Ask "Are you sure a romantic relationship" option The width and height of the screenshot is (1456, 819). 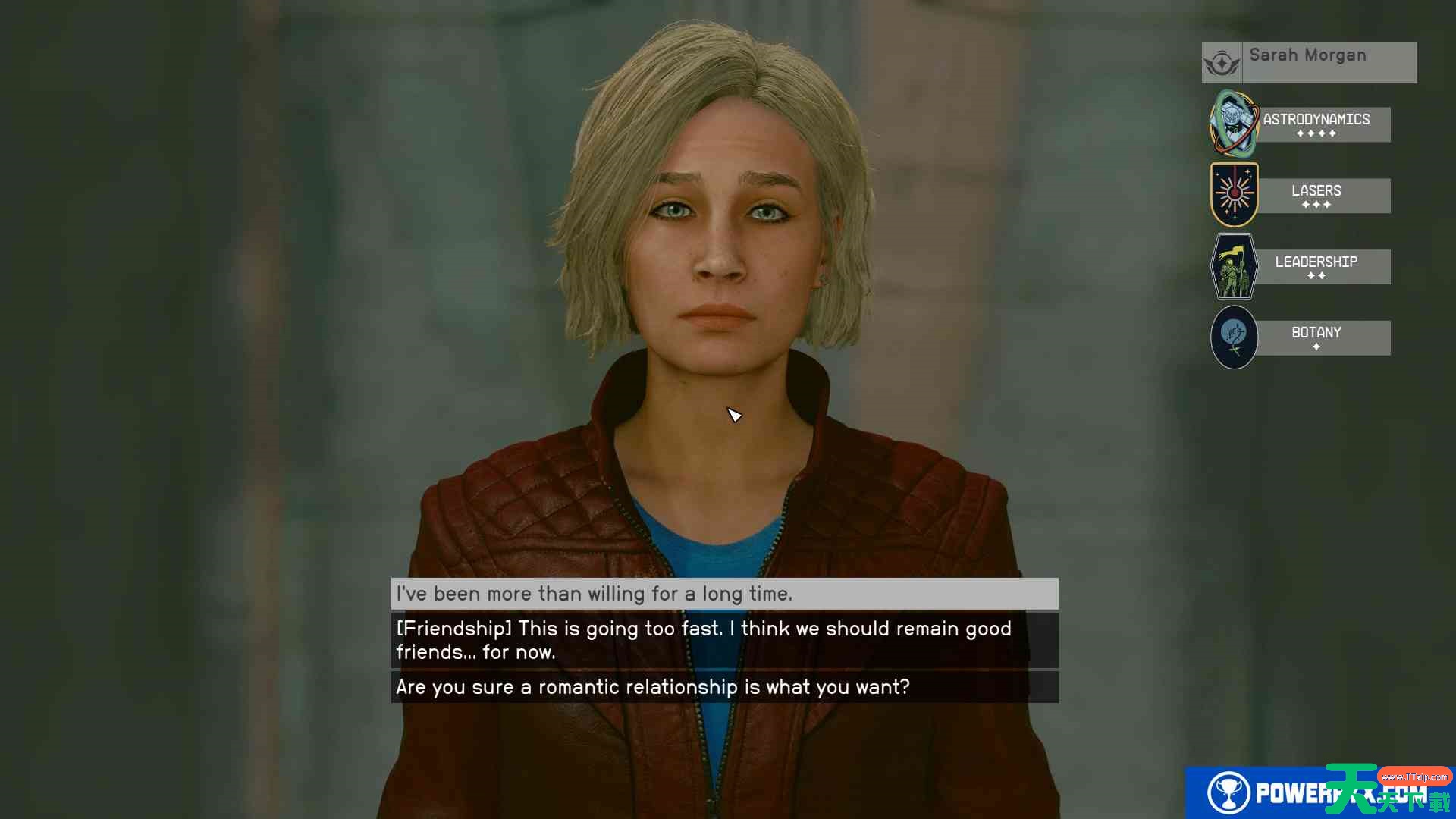click(x=724, y=687)
